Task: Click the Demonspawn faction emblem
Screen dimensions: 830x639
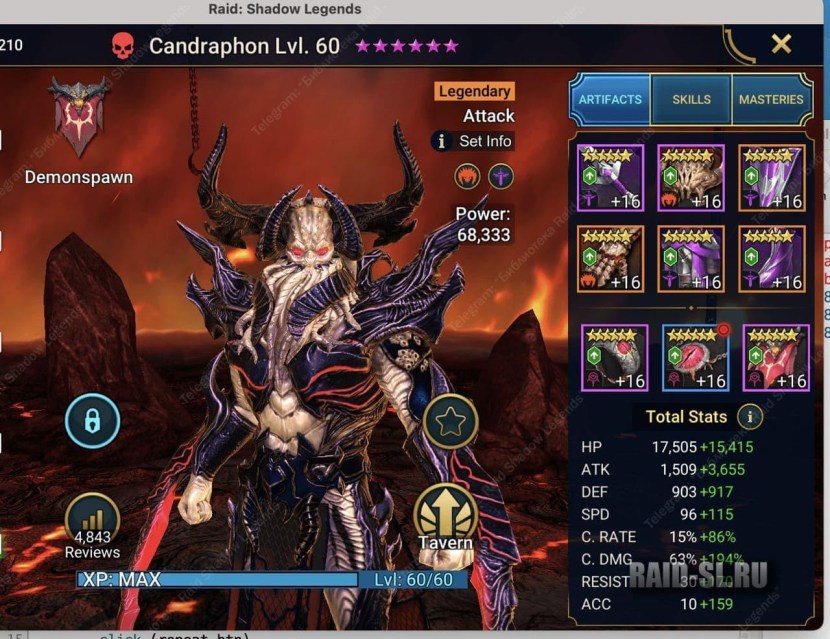Action: pos(79,117)
